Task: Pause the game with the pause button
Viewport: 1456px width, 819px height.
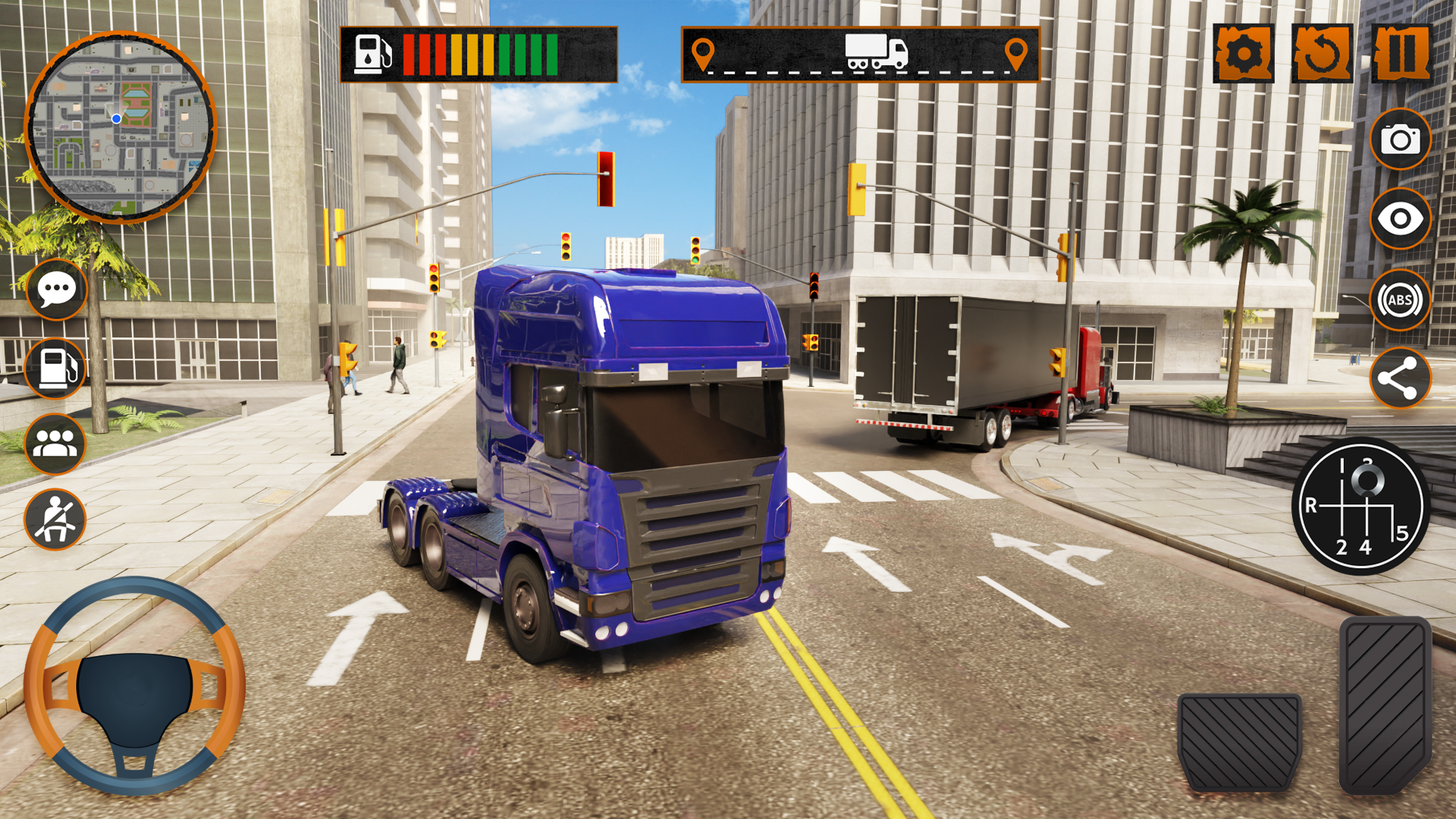Action: (1401, 53)
